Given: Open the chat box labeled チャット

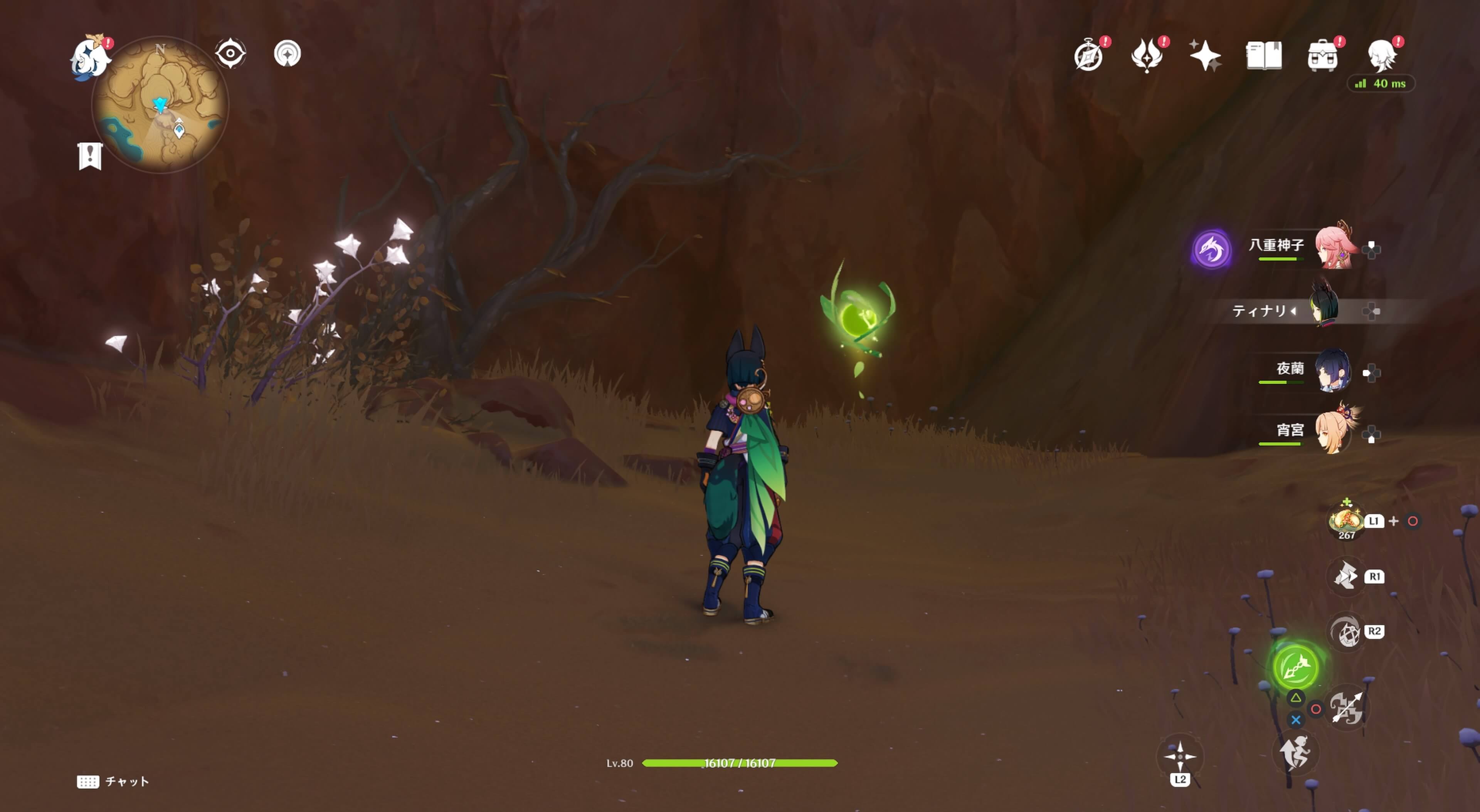Looking at the screenshot, I should (113, 782).
